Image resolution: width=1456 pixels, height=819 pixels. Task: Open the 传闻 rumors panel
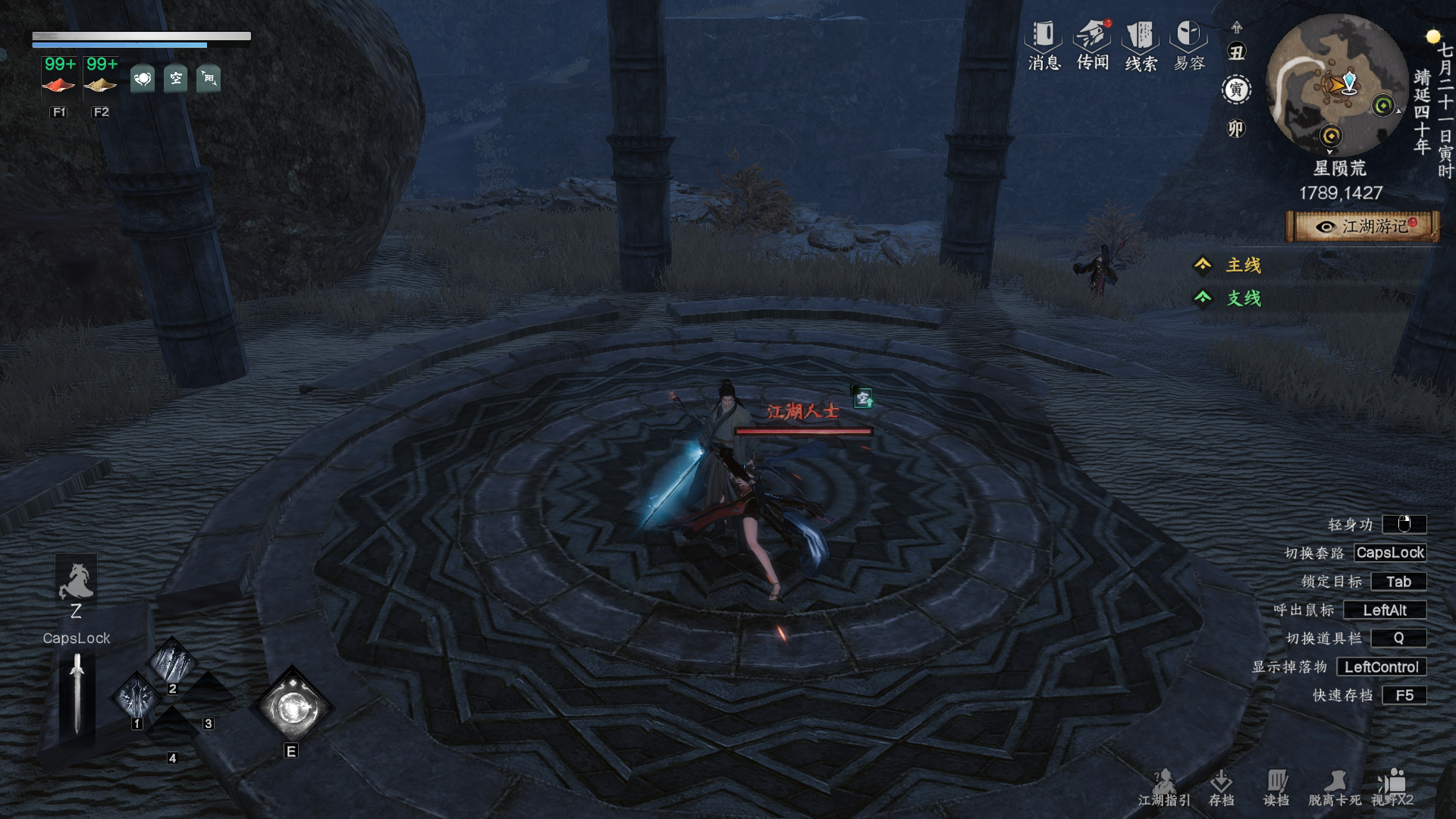(x=1093, y=45)
